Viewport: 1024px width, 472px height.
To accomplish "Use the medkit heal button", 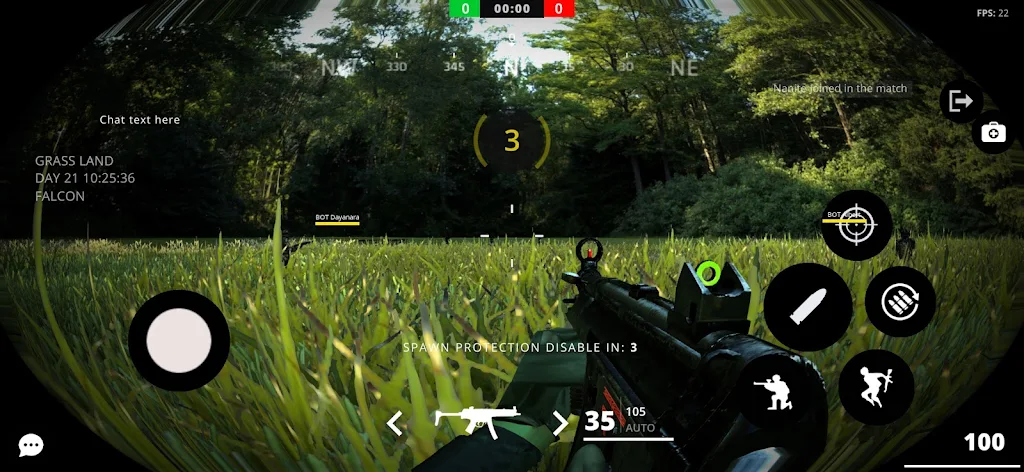I will tap(993, 133).
